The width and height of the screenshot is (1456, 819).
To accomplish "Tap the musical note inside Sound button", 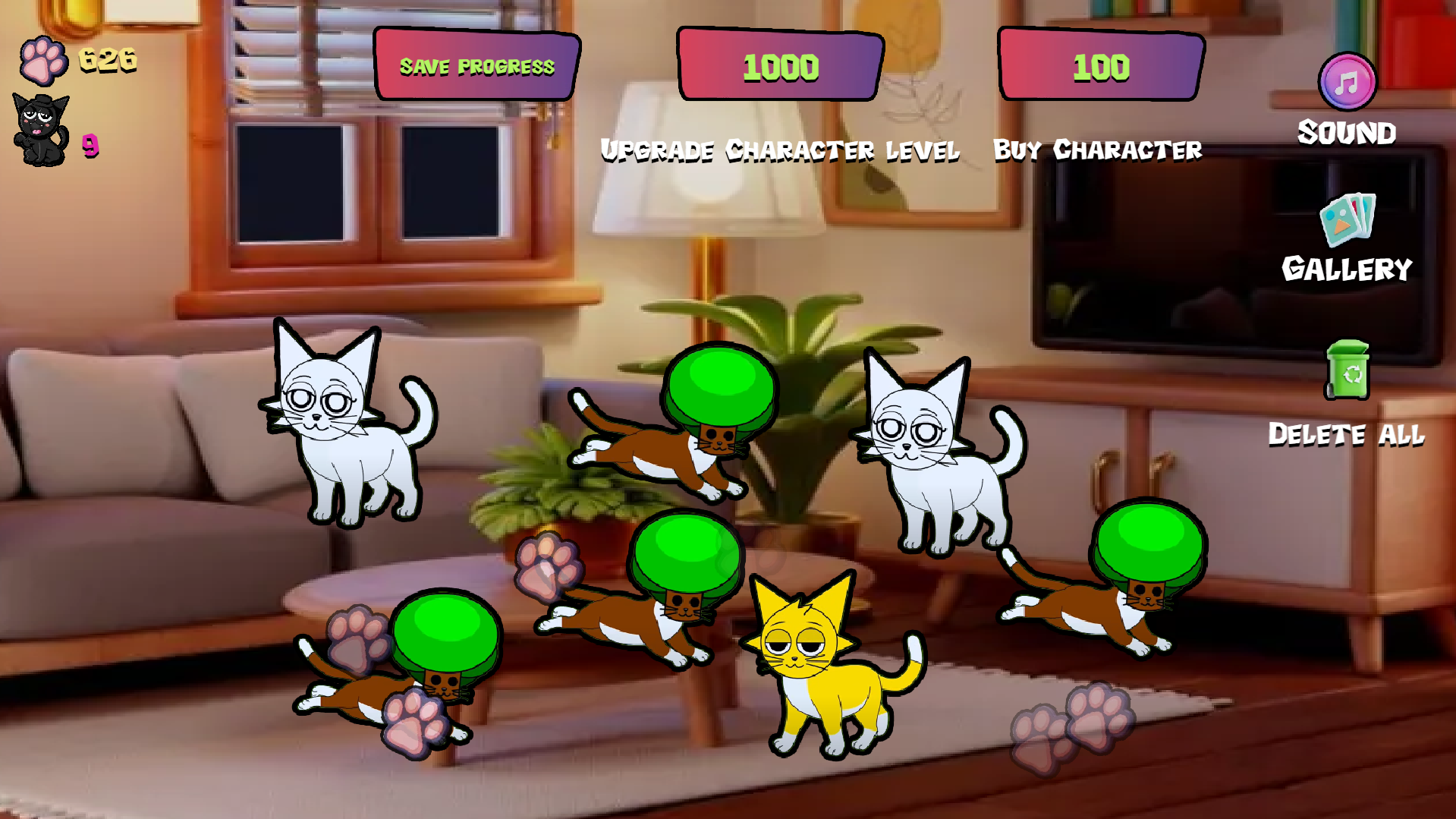I will pyautogui.click(x=1347, y=83).
